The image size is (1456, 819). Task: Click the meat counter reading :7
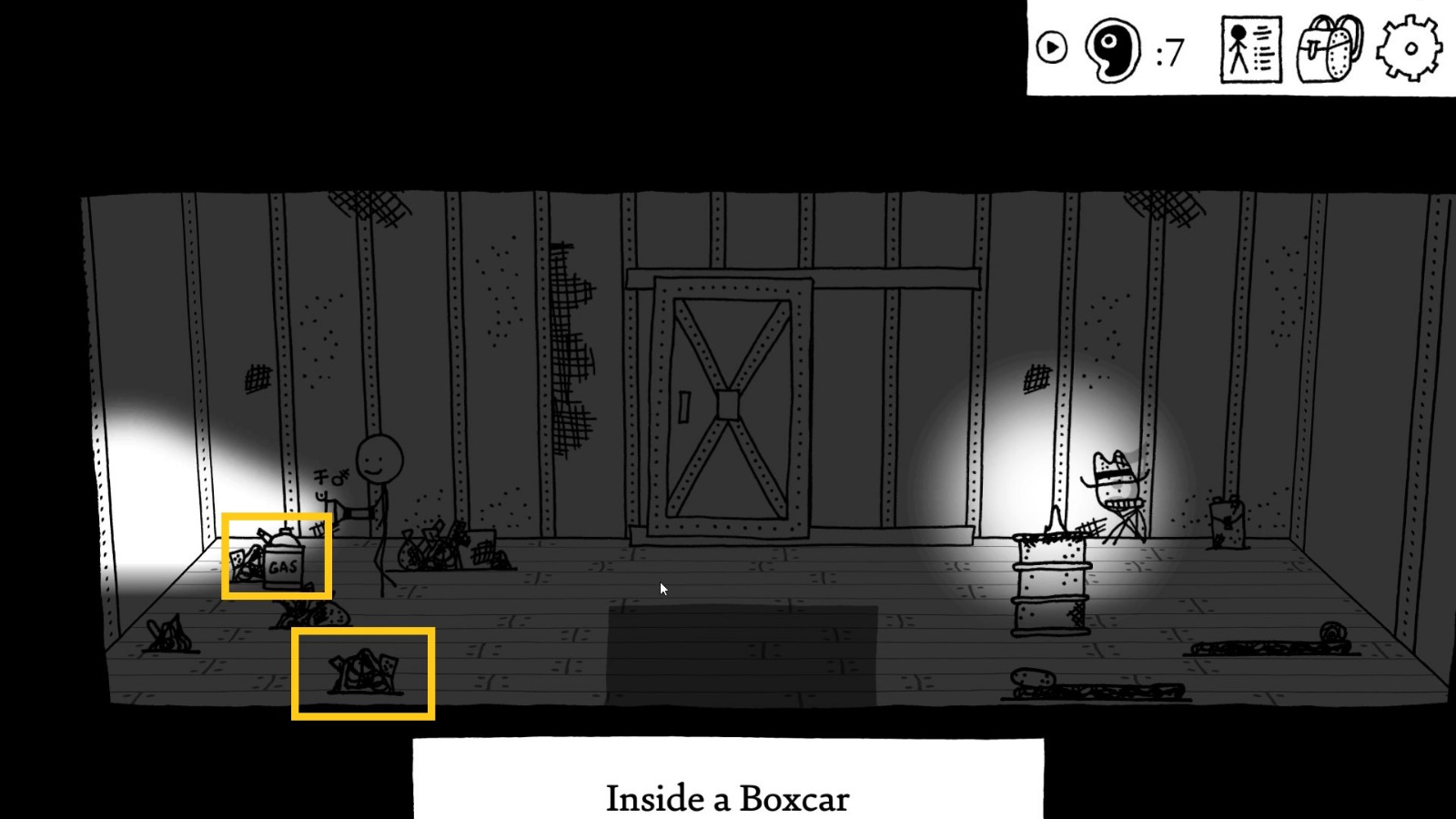(1168, 53)
